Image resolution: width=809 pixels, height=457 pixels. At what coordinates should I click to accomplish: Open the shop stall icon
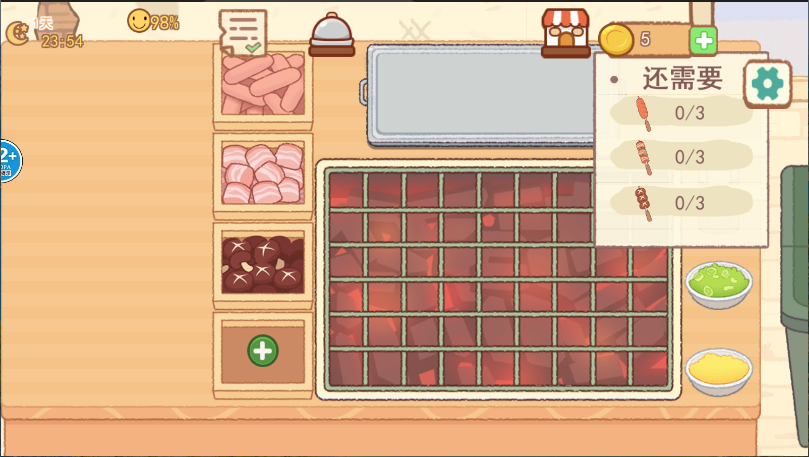(x=566, y=33)
